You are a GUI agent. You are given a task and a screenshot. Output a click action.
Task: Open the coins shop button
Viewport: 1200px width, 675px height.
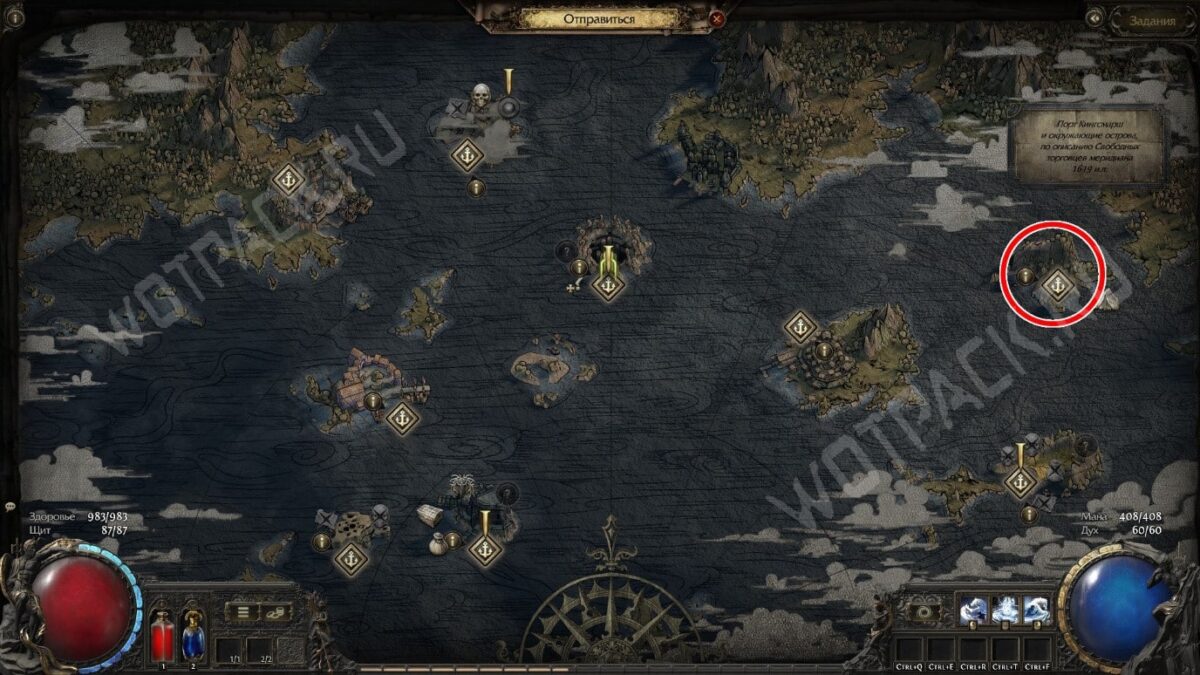[276, 612]
